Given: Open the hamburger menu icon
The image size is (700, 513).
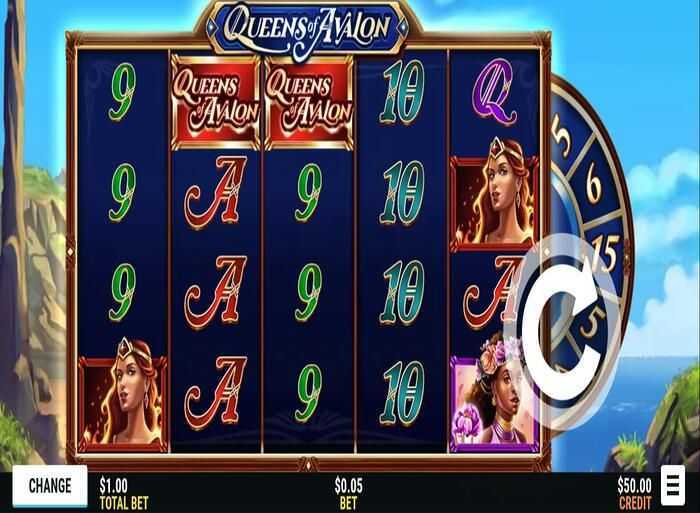Looking at the screenshot, I should point(672,488).
